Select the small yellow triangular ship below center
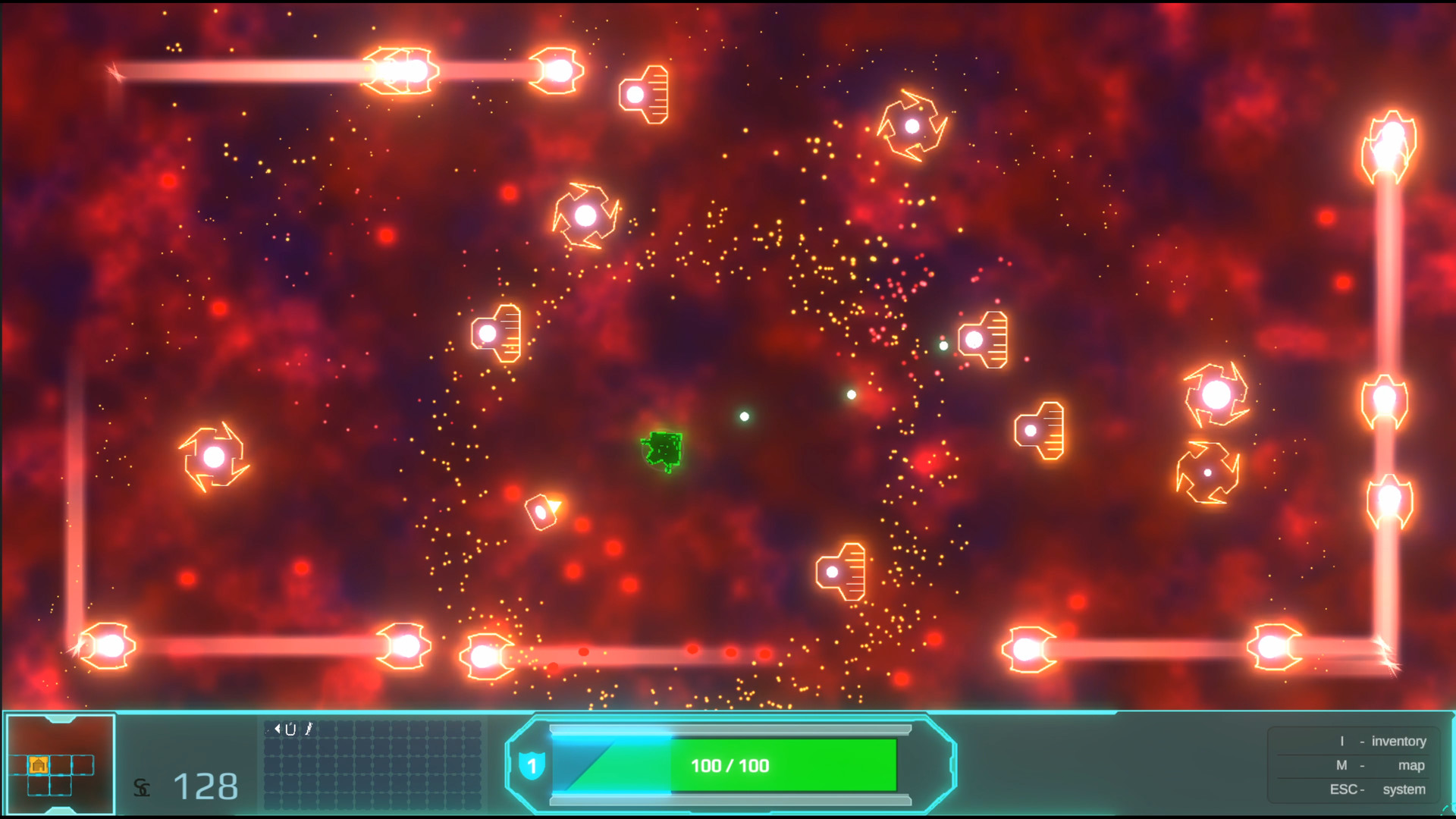 [543, 510]
